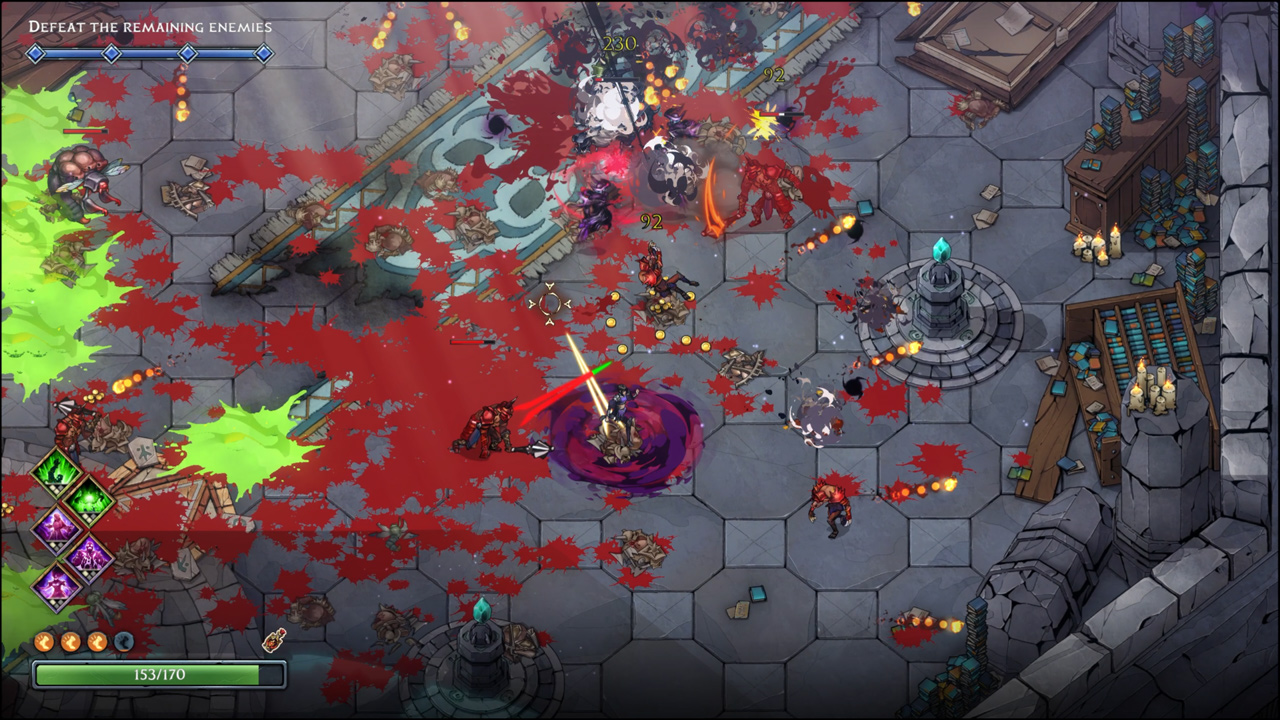Click the green health bar showing 153/170
1280x720 pixels.
(x=158, y=674)
